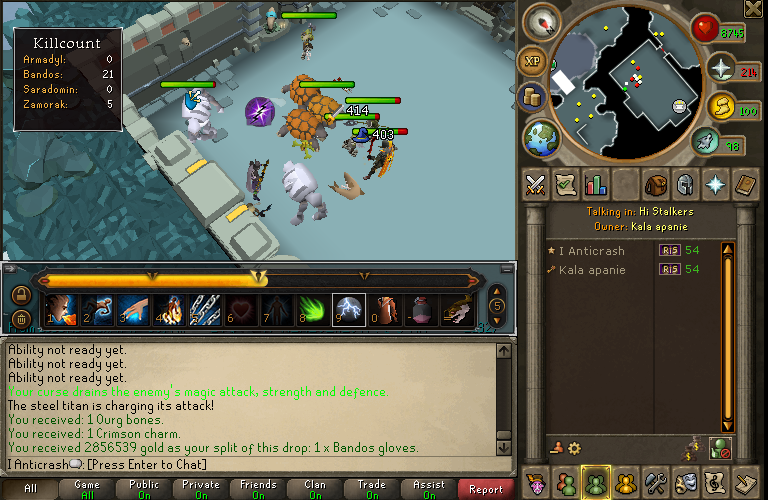This screenshot has width=768, height=500.
Task: Open the XP counter button
Action: pyautogui.click(x=531, y=61)
